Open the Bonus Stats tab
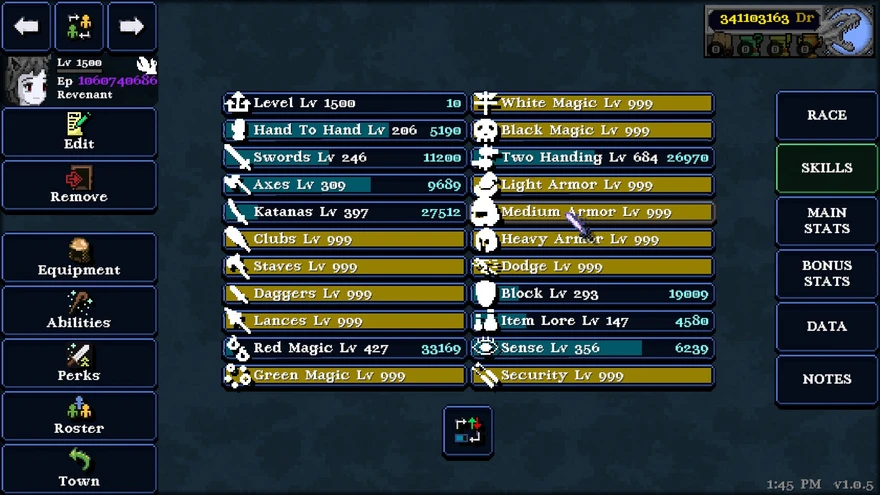880x495 pixels. tap(827, 274)
